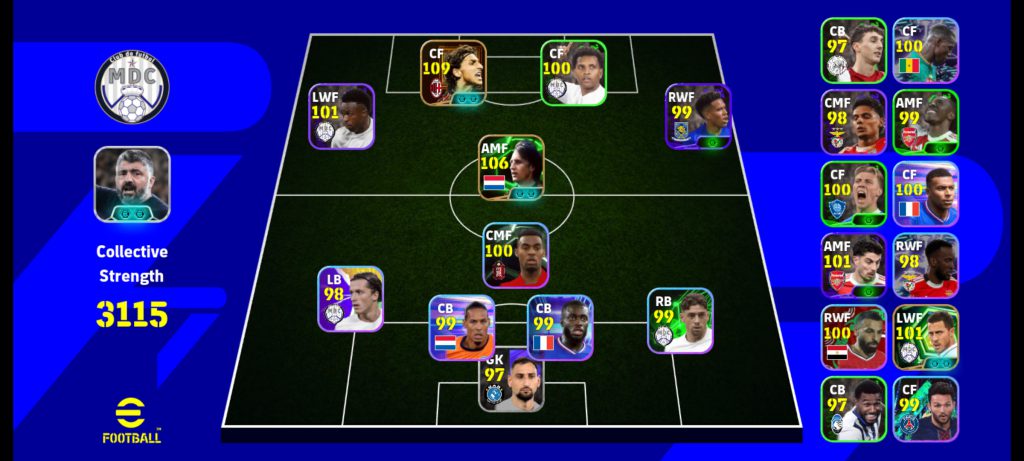Select the CMF 100 midfielder card
Screen dimensions: 1024x461
click(516, 255)
